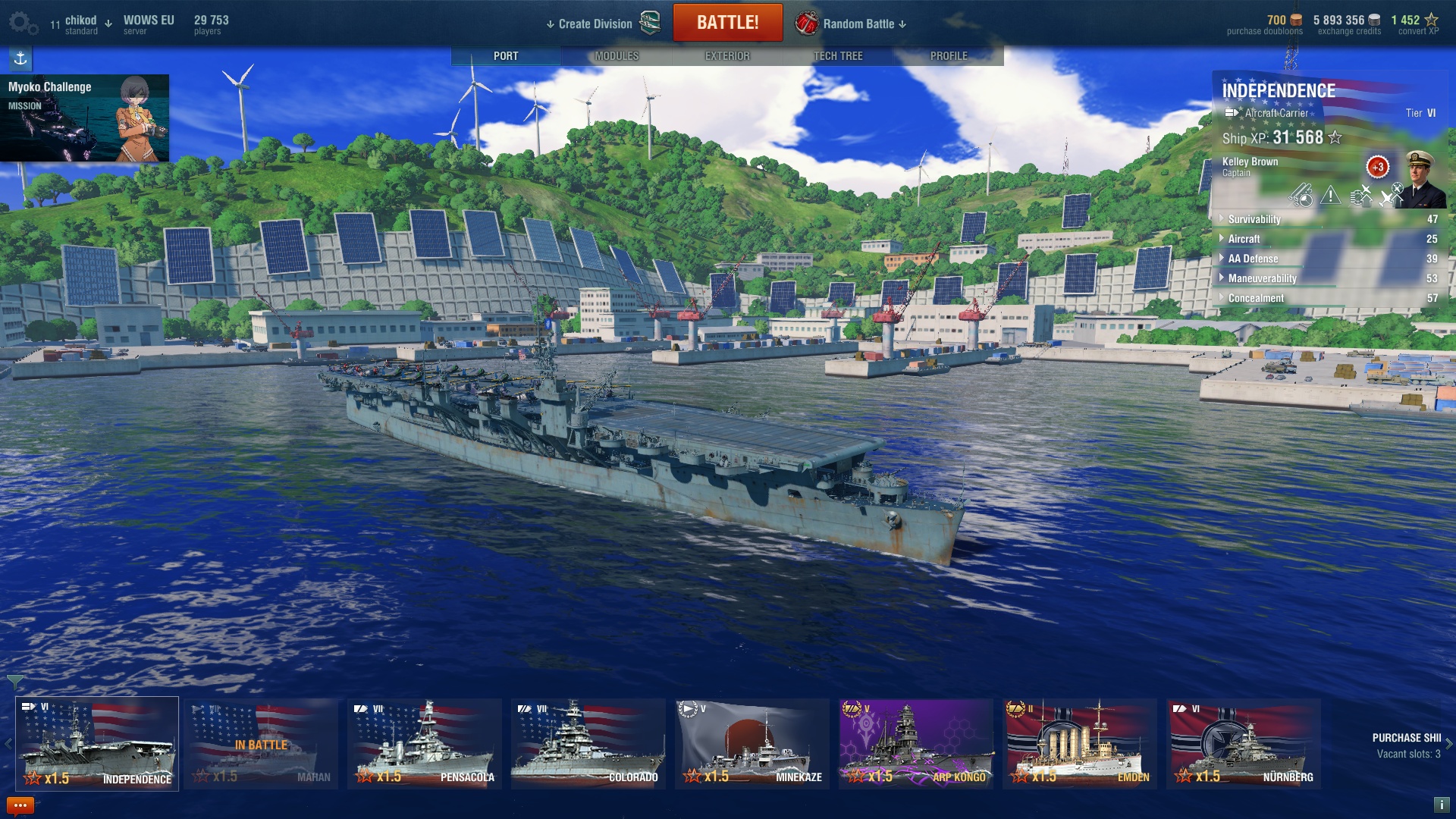Purchase doubloons from the top bar
This screenshot has height=819, width=1456.
coord(1265,25)
